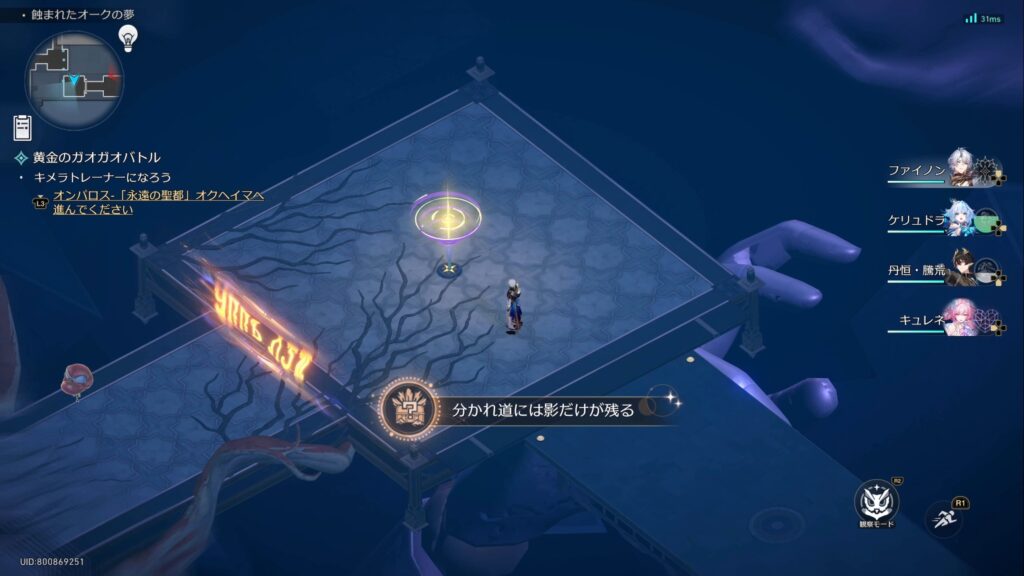
Task: Click the lightbulb hint icon
Action: click(x=127, y=38)
